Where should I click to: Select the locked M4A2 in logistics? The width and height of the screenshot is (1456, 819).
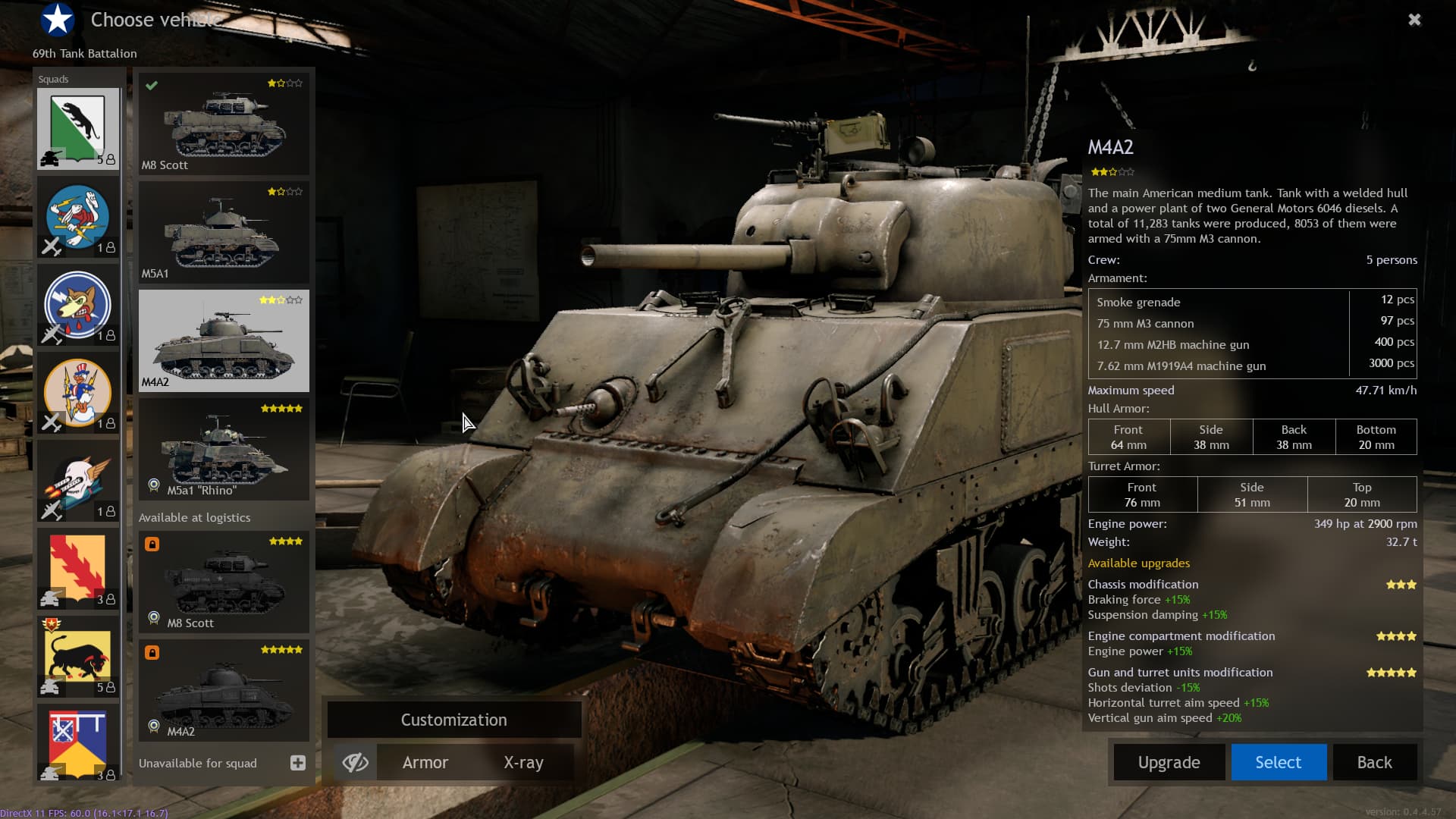(224, 690)
